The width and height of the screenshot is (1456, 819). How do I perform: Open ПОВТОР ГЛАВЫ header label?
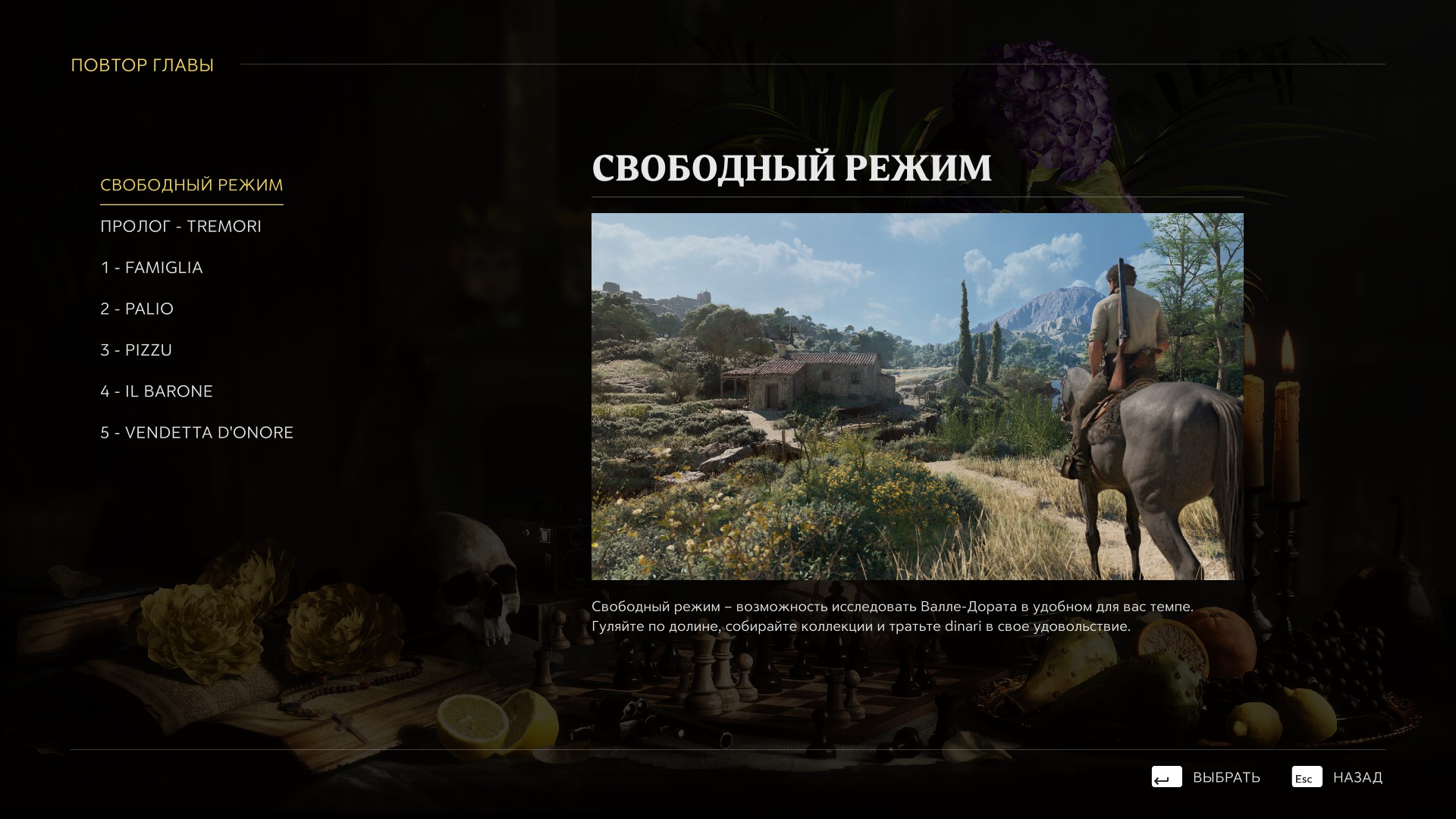point(142,64)
